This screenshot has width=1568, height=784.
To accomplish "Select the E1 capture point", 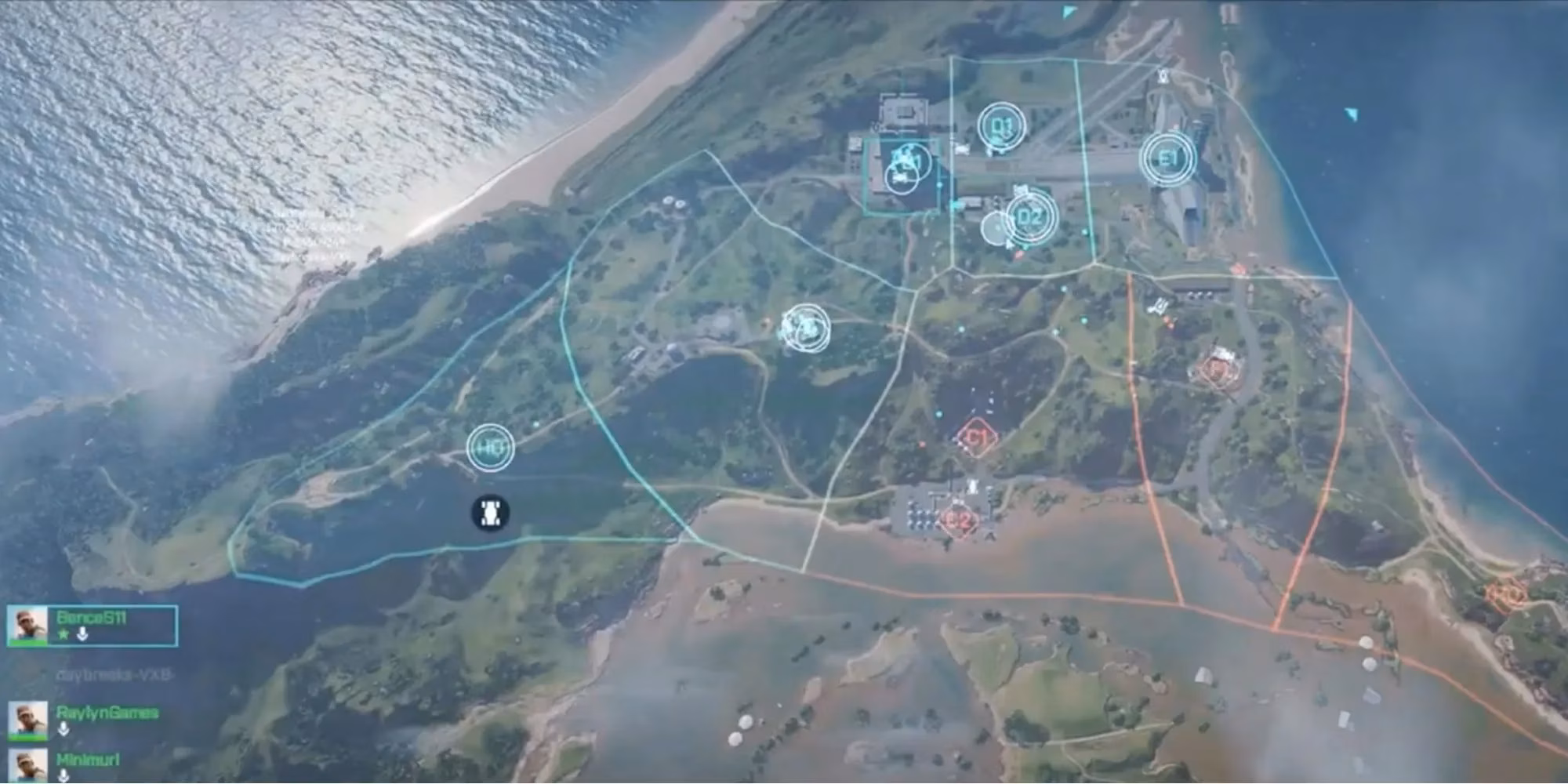I will [x=1168, y=157].
